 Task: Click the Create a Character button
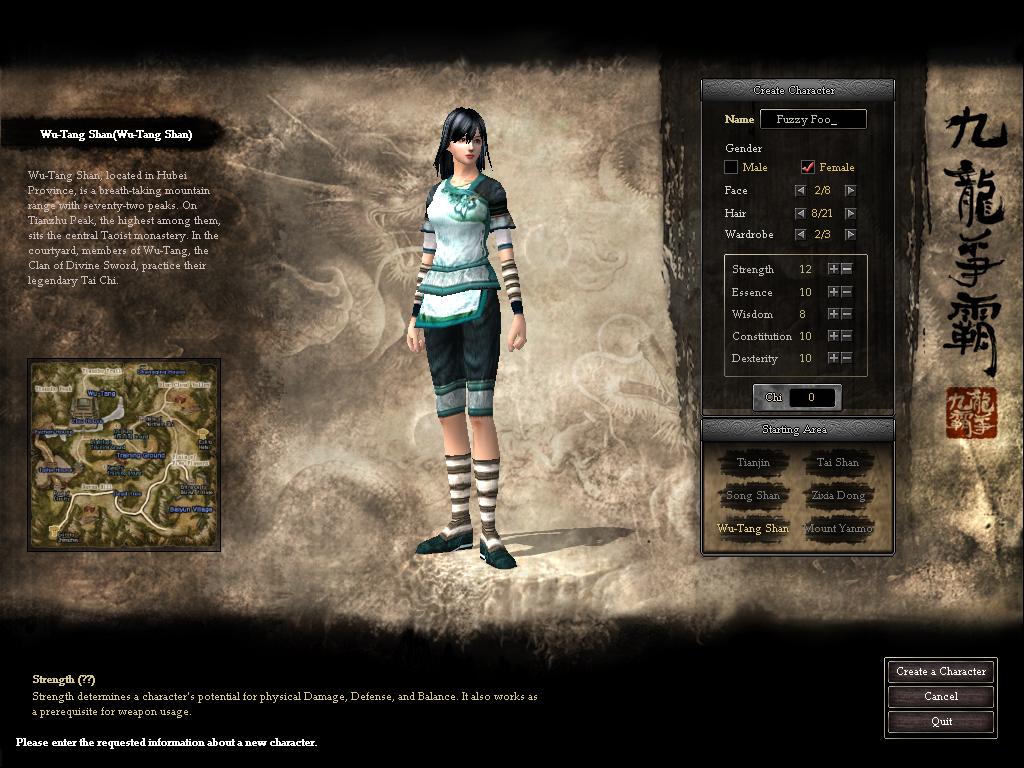pos(941,672)
